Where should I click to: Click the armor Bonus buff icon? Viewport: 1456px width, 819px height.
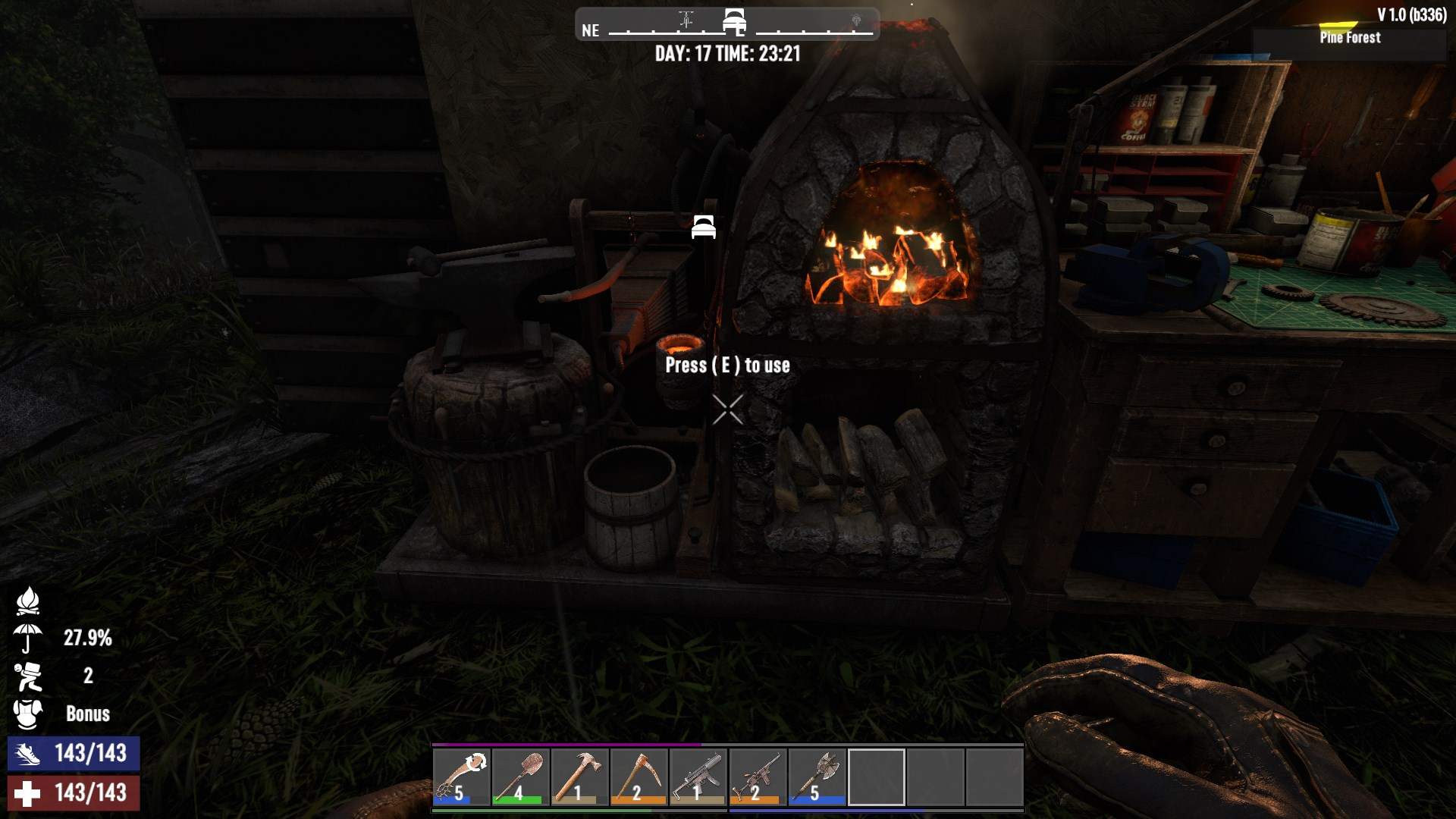point(28,714)
